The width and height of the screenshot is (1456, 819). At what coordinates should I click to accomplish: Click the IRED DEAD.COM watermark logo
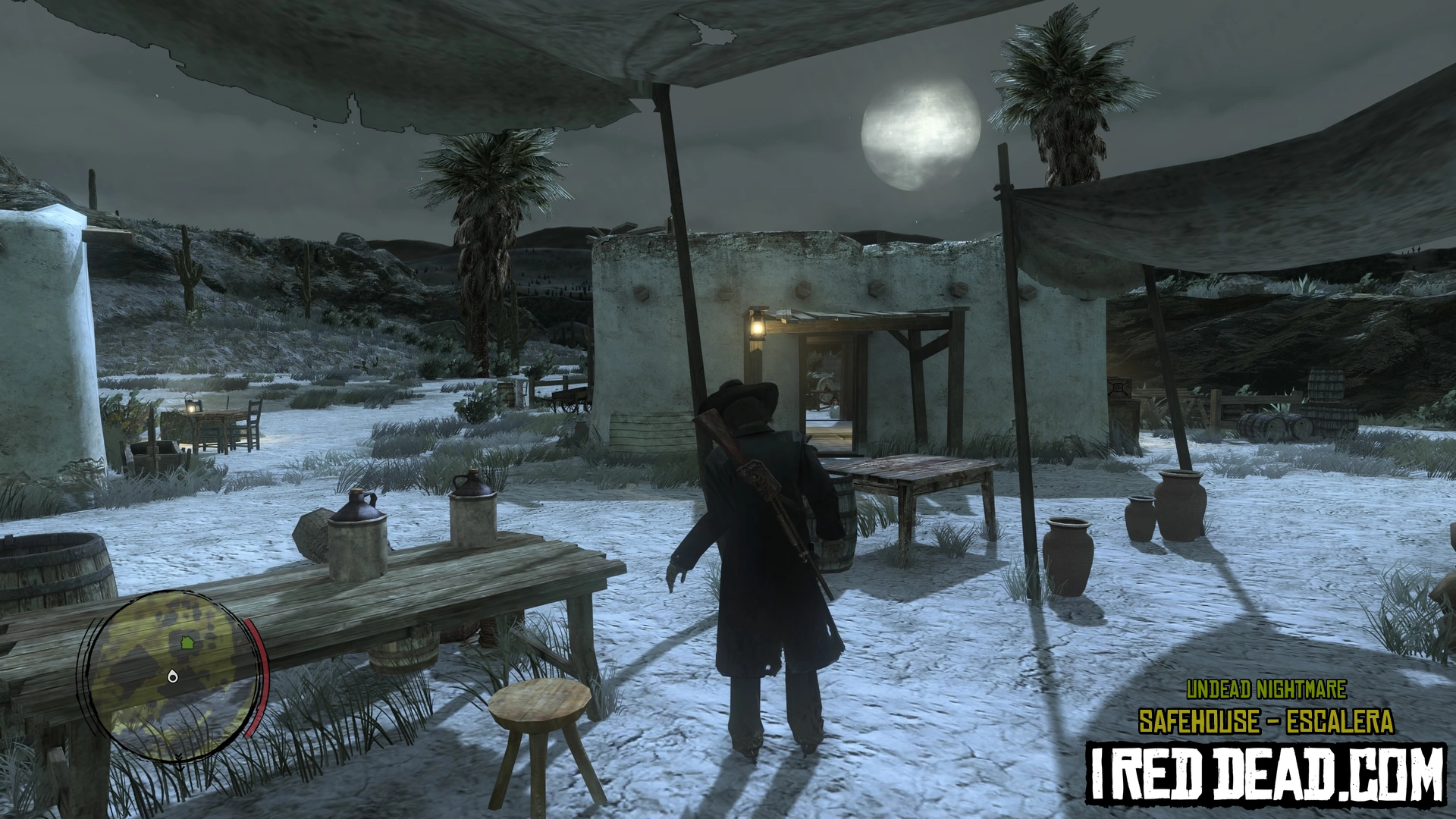(1265, 772)
